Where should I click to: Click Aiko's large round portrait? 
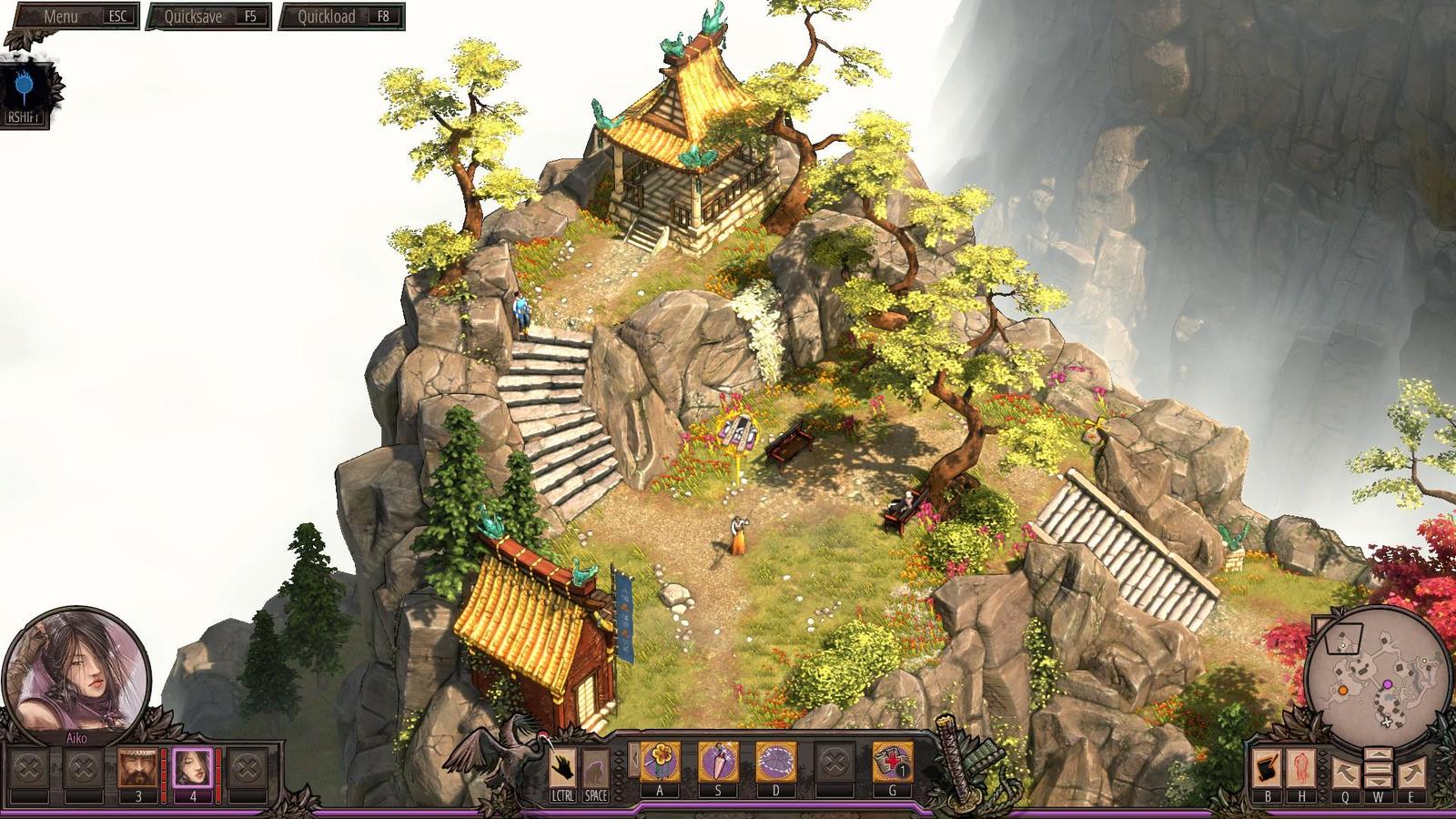pyautogui.click(x=77, y=669)
